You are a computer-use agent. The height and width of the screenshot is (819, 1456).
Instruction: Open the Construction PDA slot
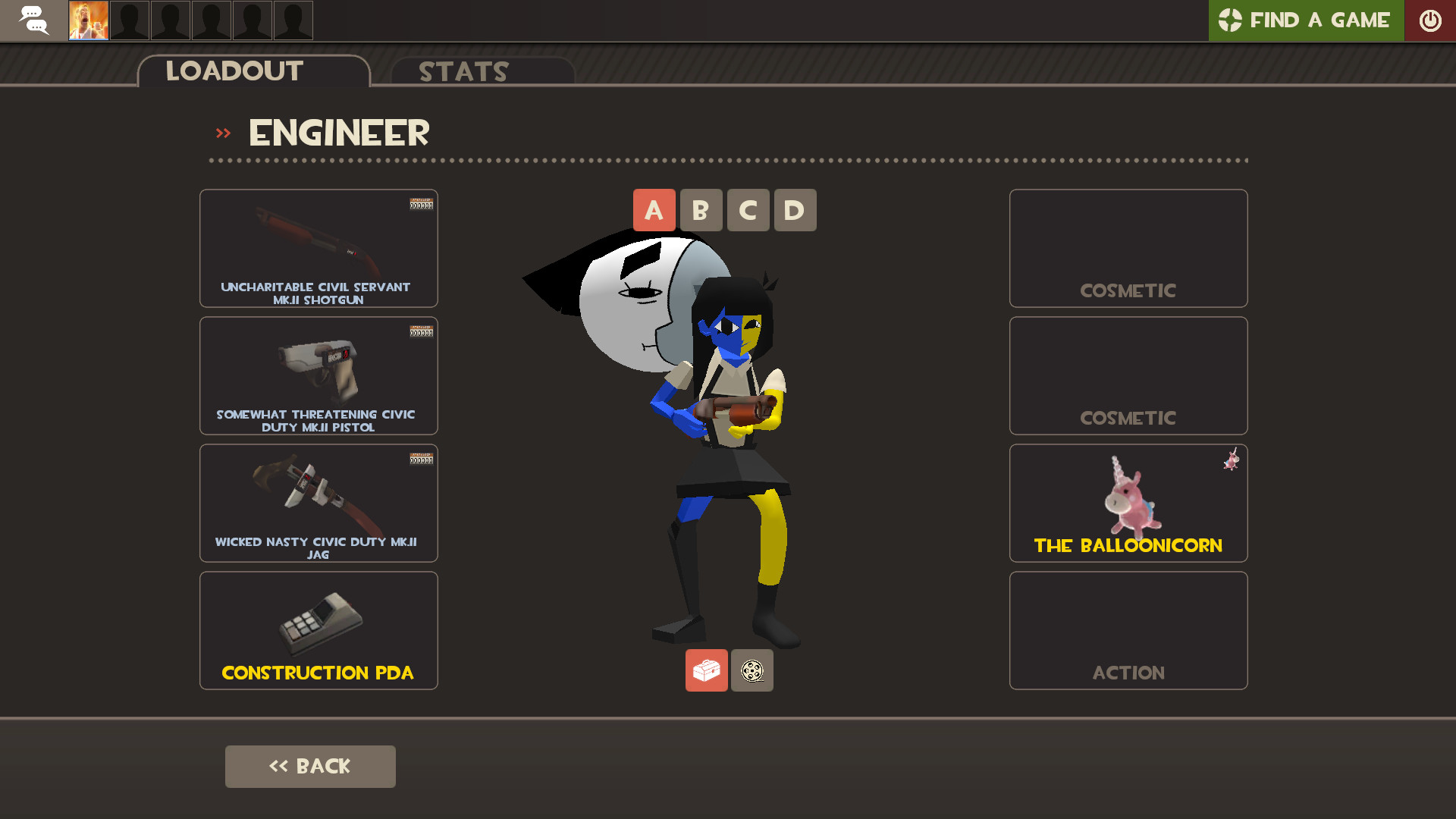pyautogui.click(x=318, y=630)
